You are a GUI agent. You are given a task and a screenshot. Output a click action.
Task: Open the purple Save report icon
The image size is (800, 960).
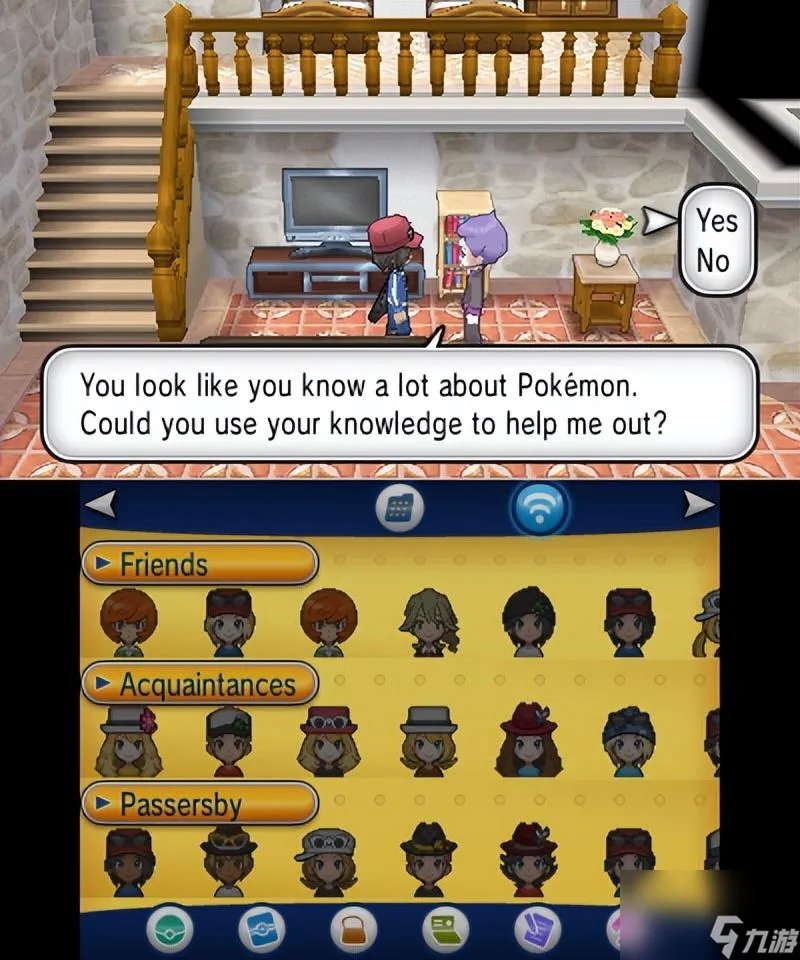pyautogui.click(x=536, y=930)
